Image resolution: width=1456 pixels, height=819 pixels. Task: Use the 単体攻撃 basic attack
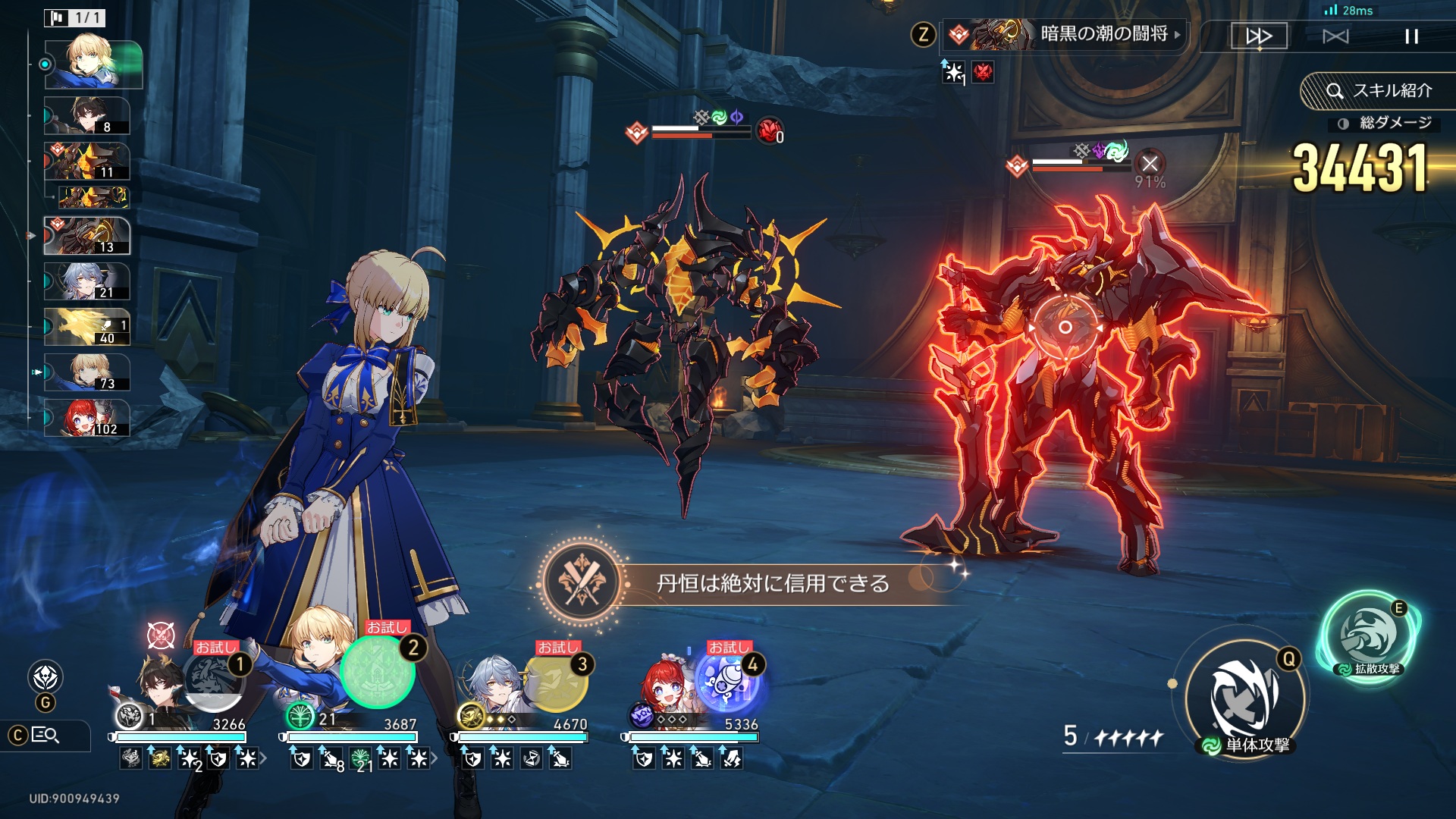coord(1246,698)
